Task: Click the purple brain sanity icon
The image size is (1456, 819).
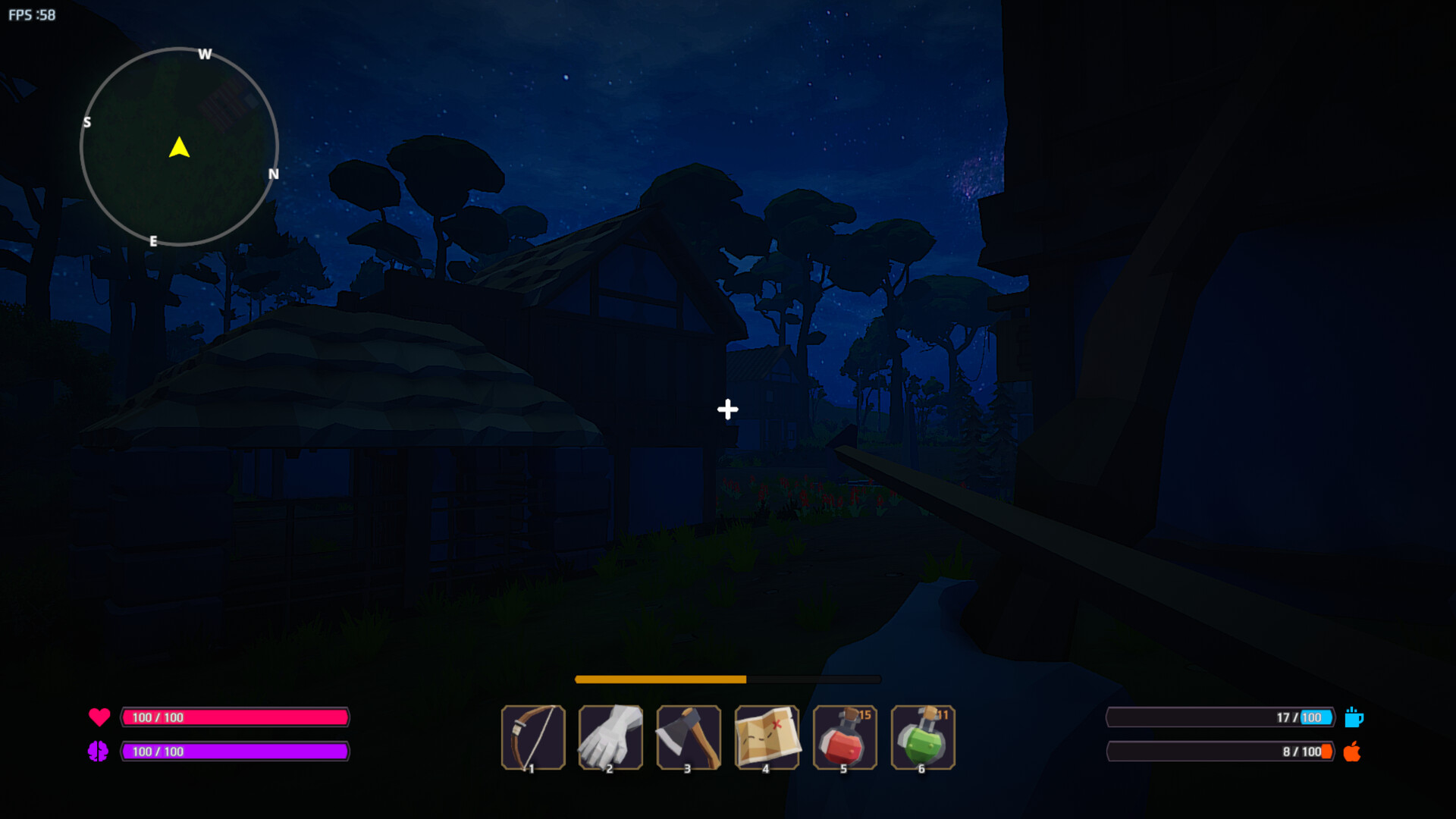Action: (x=99, y=752)
